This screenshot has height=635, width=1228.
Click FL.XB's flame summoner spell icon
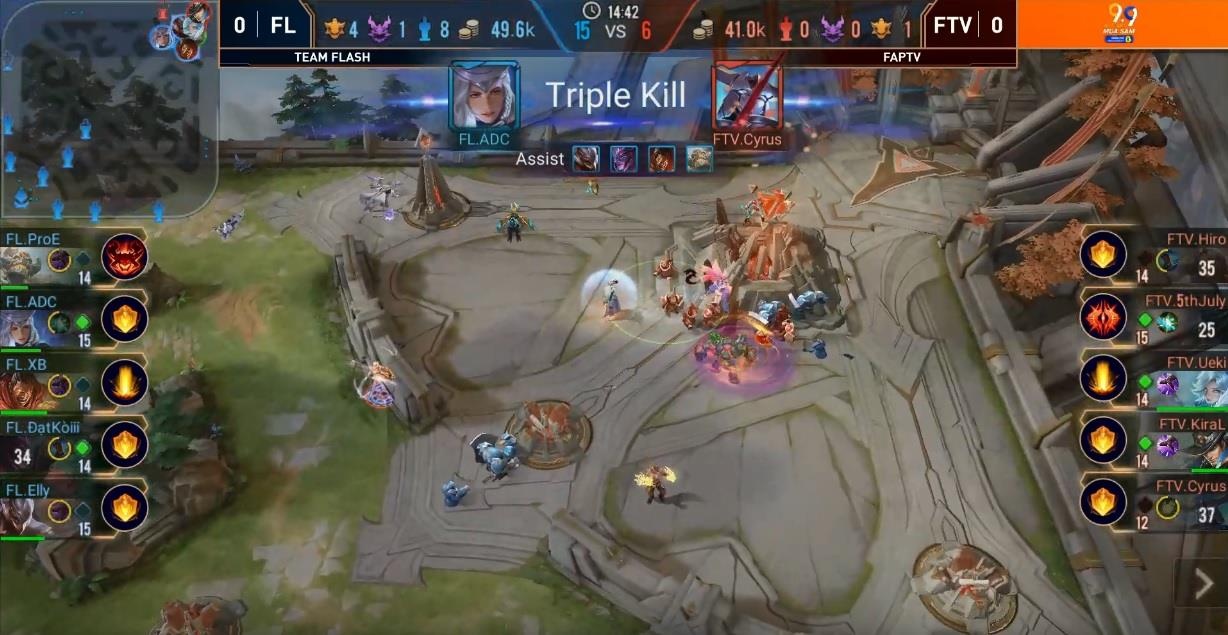(124, 383)
